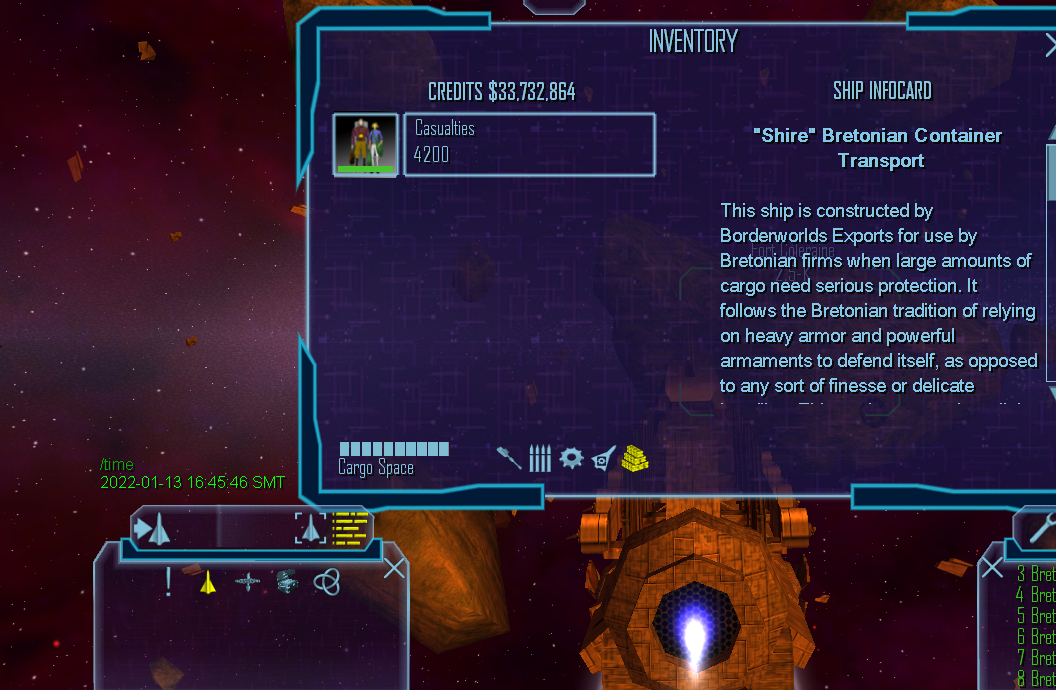Filter contacts by stations icon
1056x690 pixels.
click(x=248, y=581)
